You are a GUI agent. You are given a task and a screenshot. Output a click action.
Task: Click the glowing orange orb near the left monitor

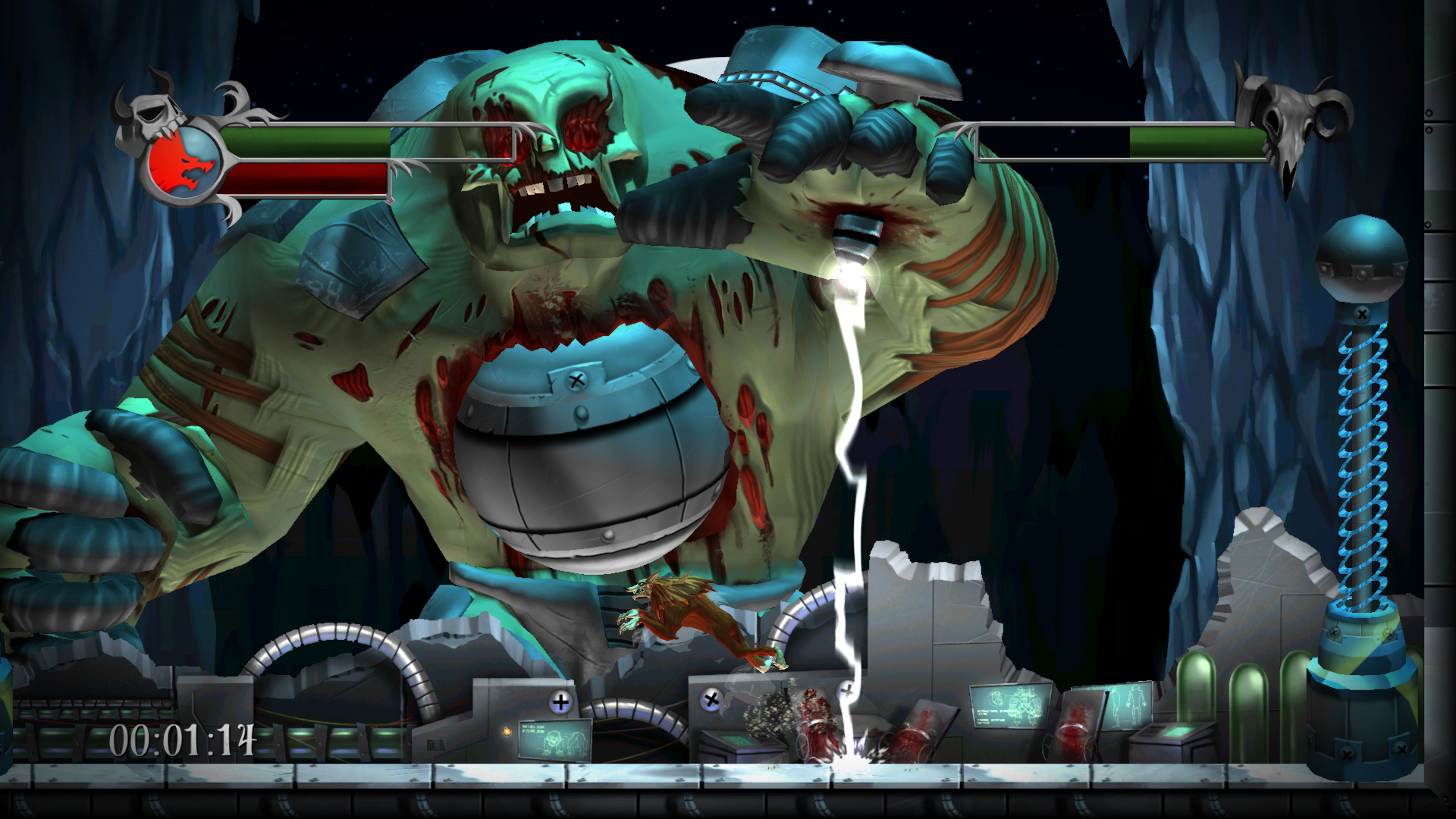[506, 733]
